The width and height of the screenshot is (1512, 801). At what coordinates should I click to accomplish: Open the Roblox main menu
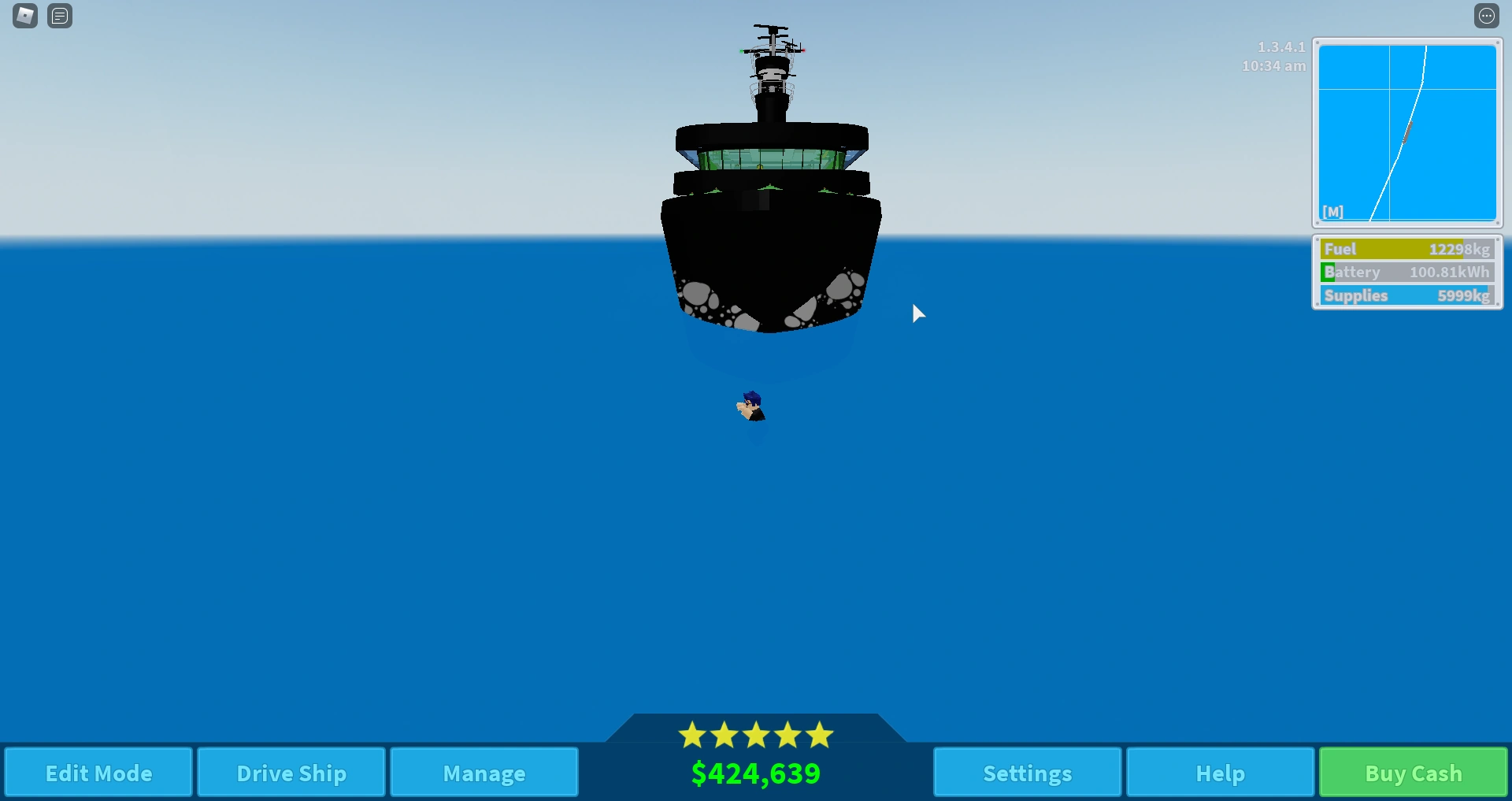tap(24, 16)
